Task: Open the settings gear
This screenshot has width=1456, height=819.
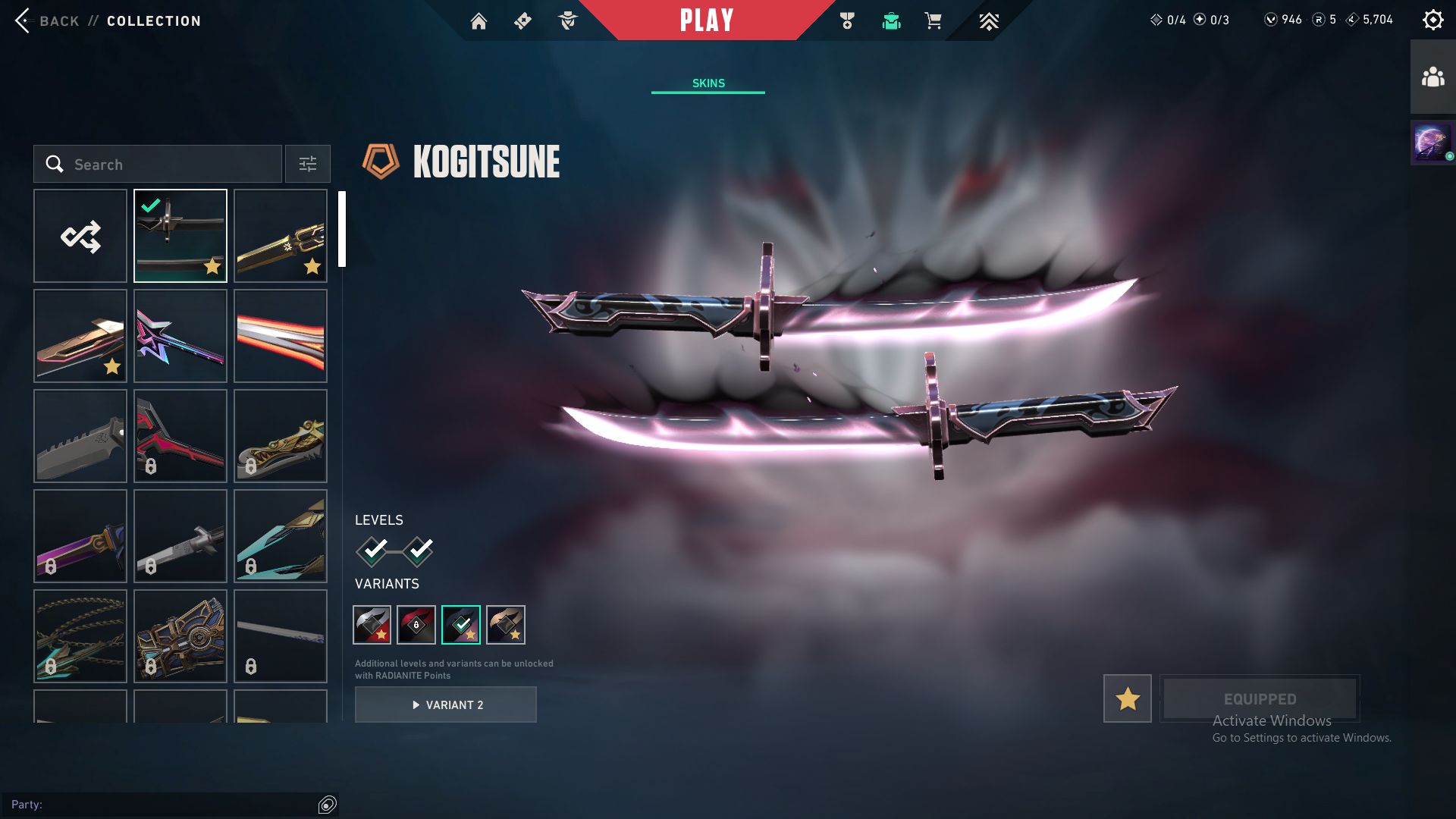Action: 1432,20
